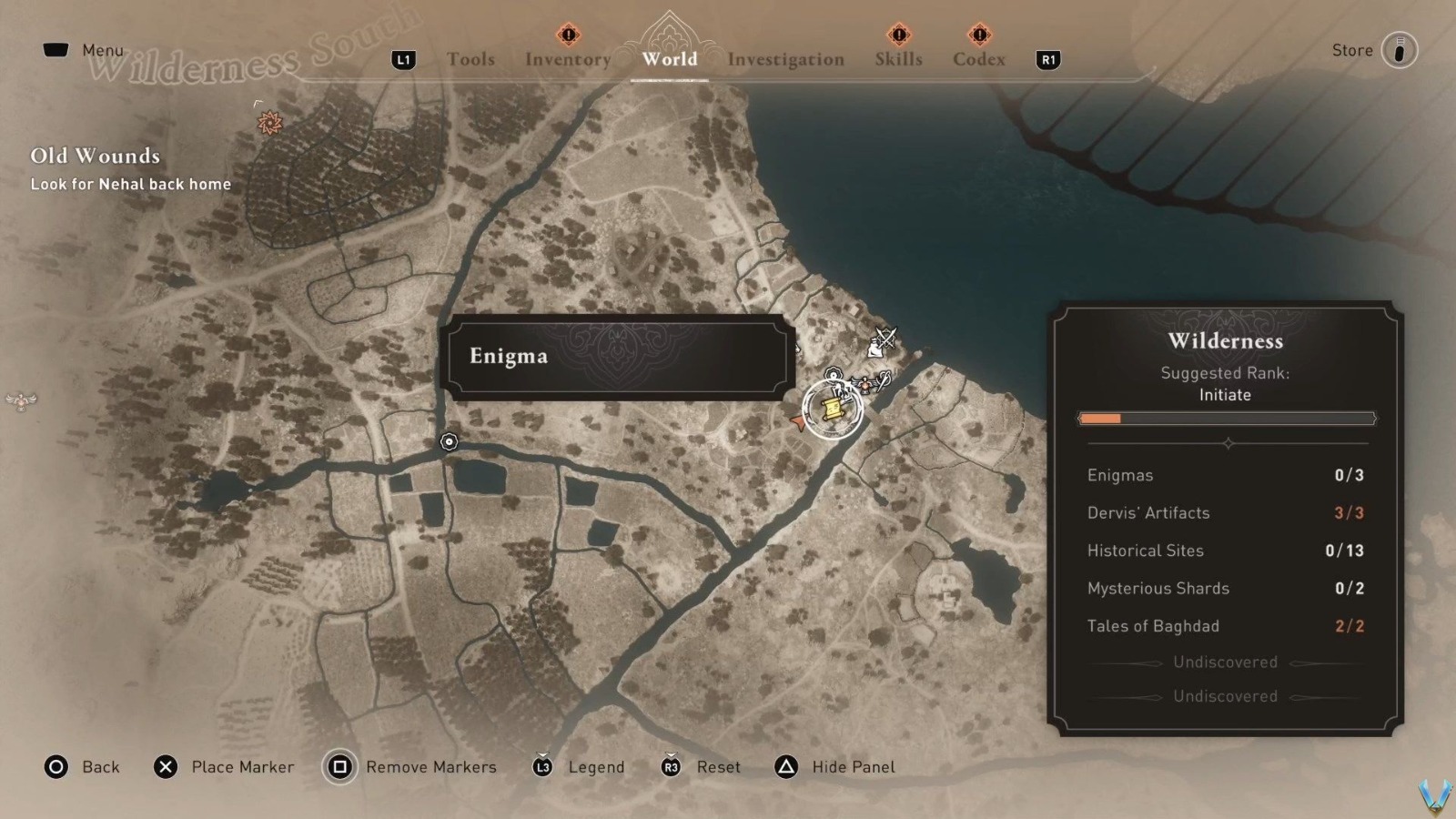Click the circular viewpoint marker left of the scroll
Viewport: 1456px width, 819px height.
[x=834, y=375]
